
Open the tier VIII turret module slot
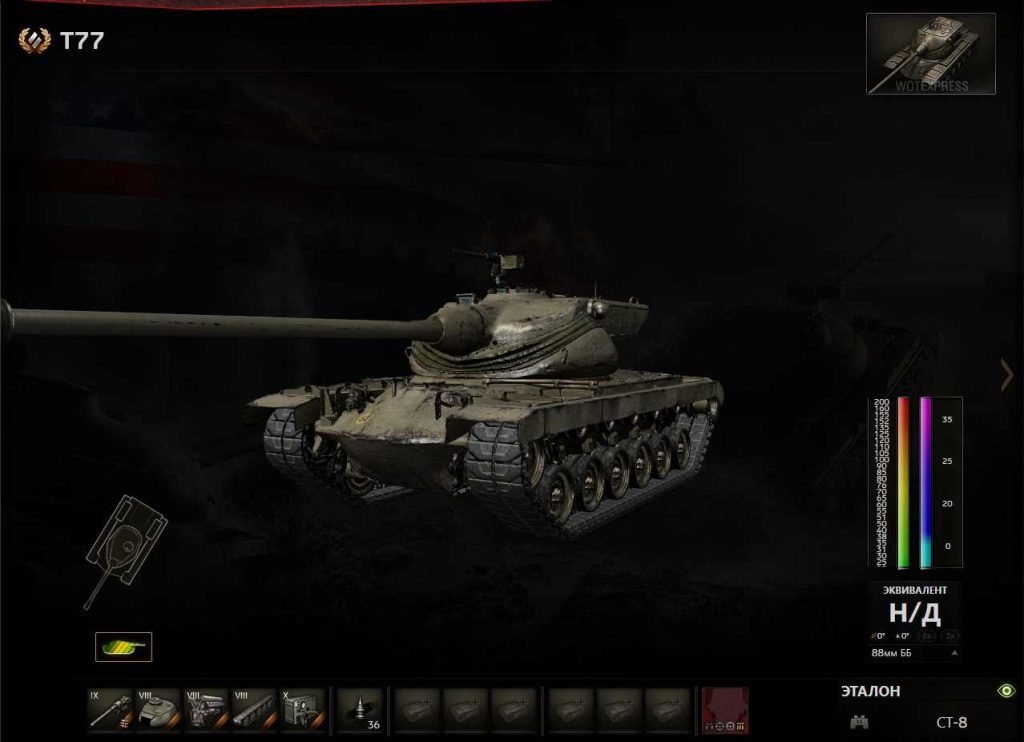tap(157, 709)
